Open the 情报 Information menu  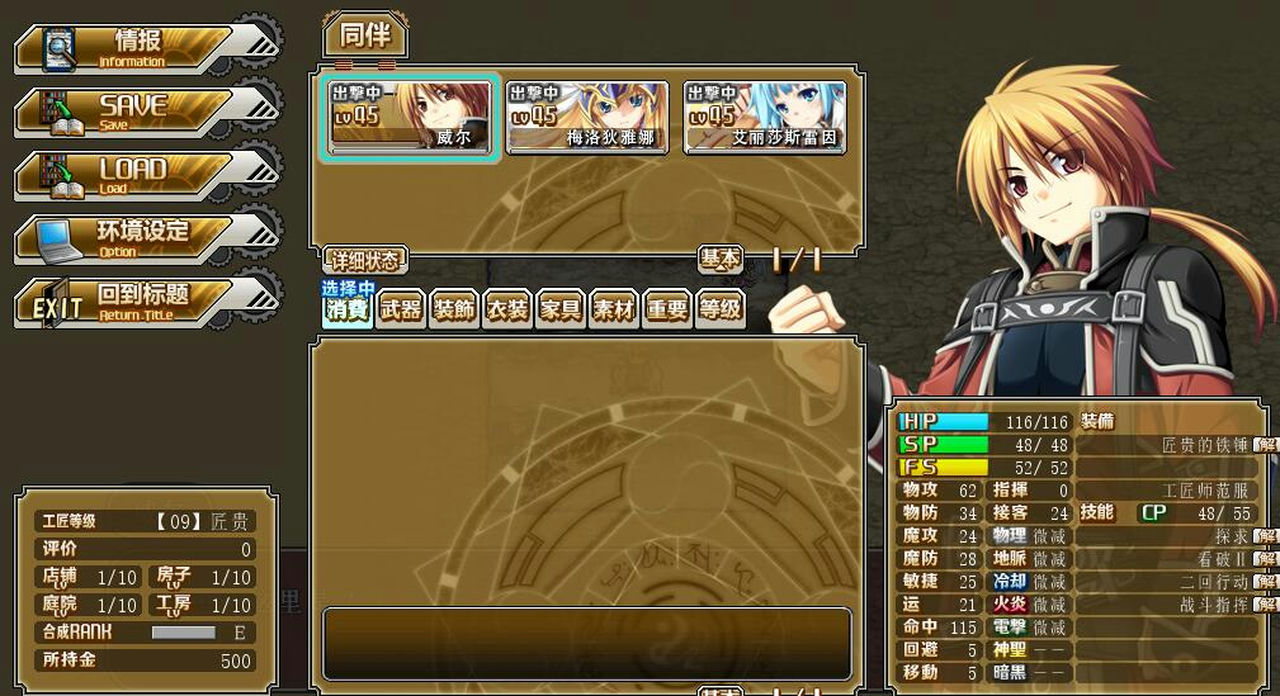pos(140,47)
